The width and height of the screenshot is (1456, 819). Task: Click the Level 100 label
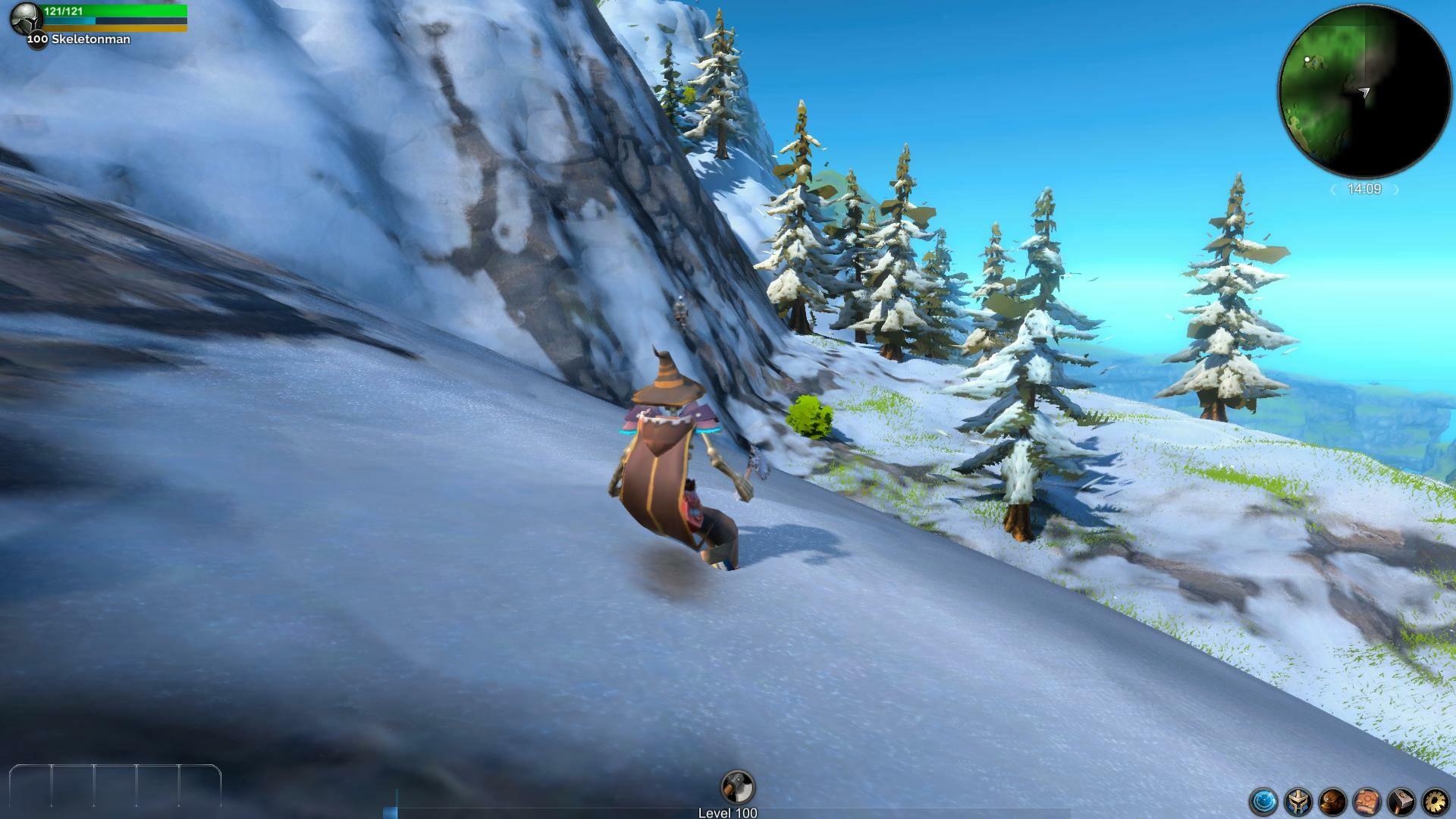(x=726, y=812)
